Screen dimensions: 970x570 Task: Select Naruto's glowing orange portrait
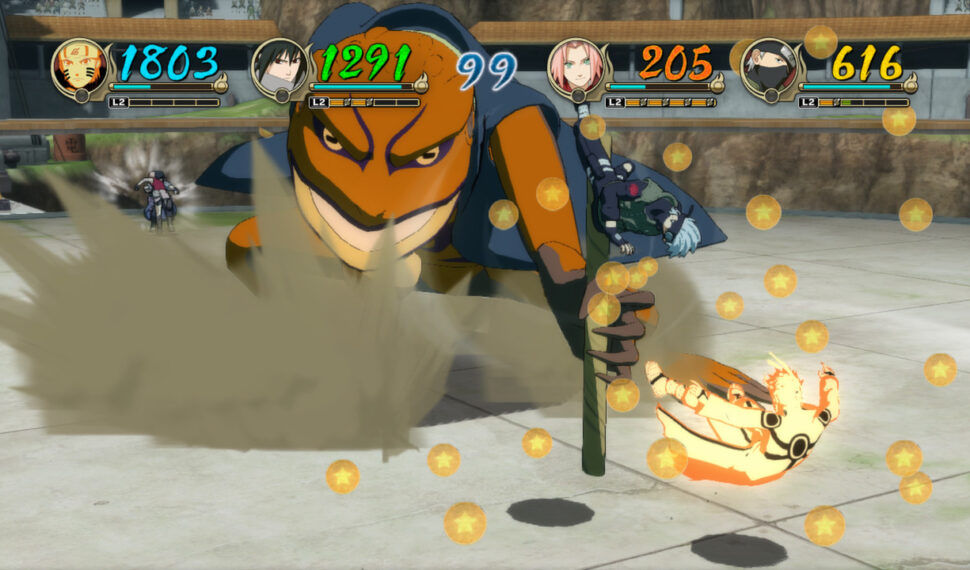[79, 67]
